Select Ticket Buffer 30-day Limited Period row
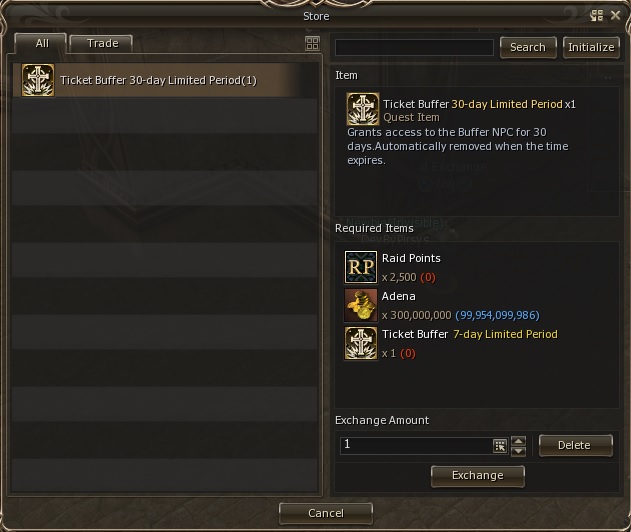The image size is (631, 532). click(156, 81)
